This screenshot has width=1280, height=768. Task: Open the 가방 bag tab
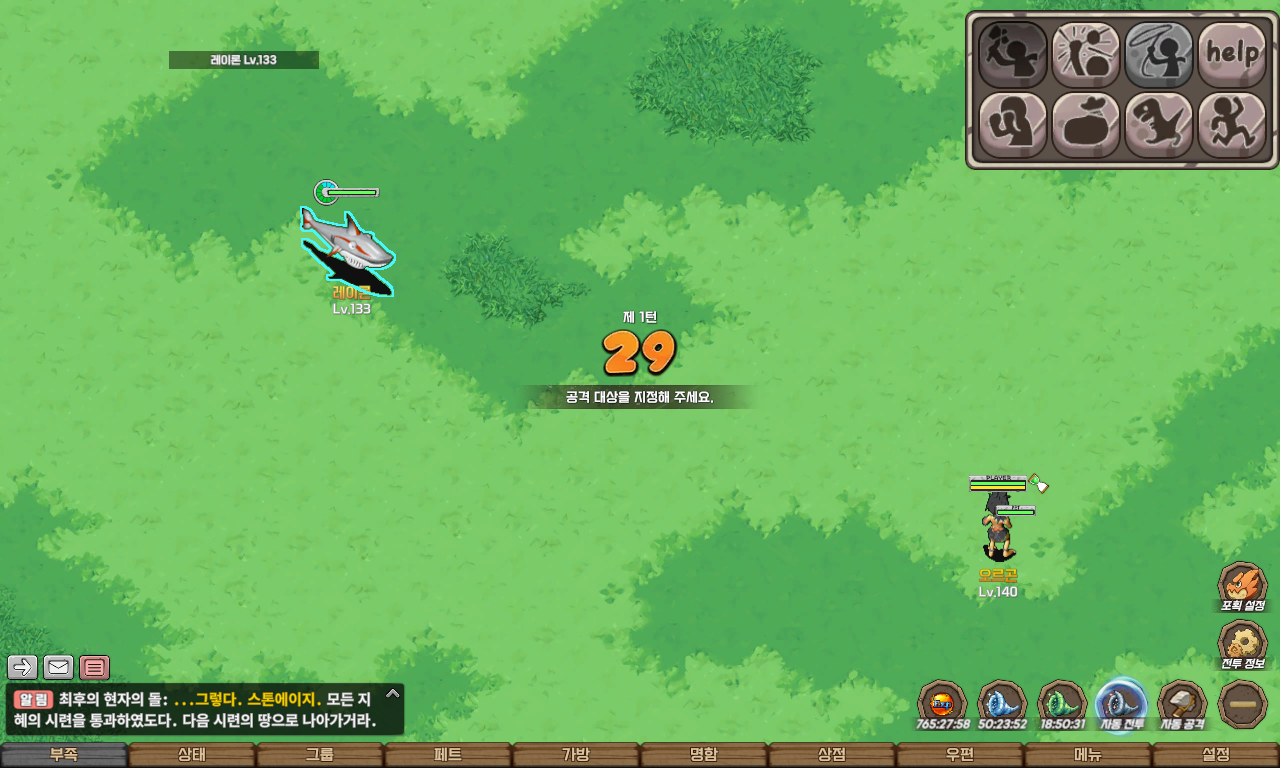pos(576,755)
